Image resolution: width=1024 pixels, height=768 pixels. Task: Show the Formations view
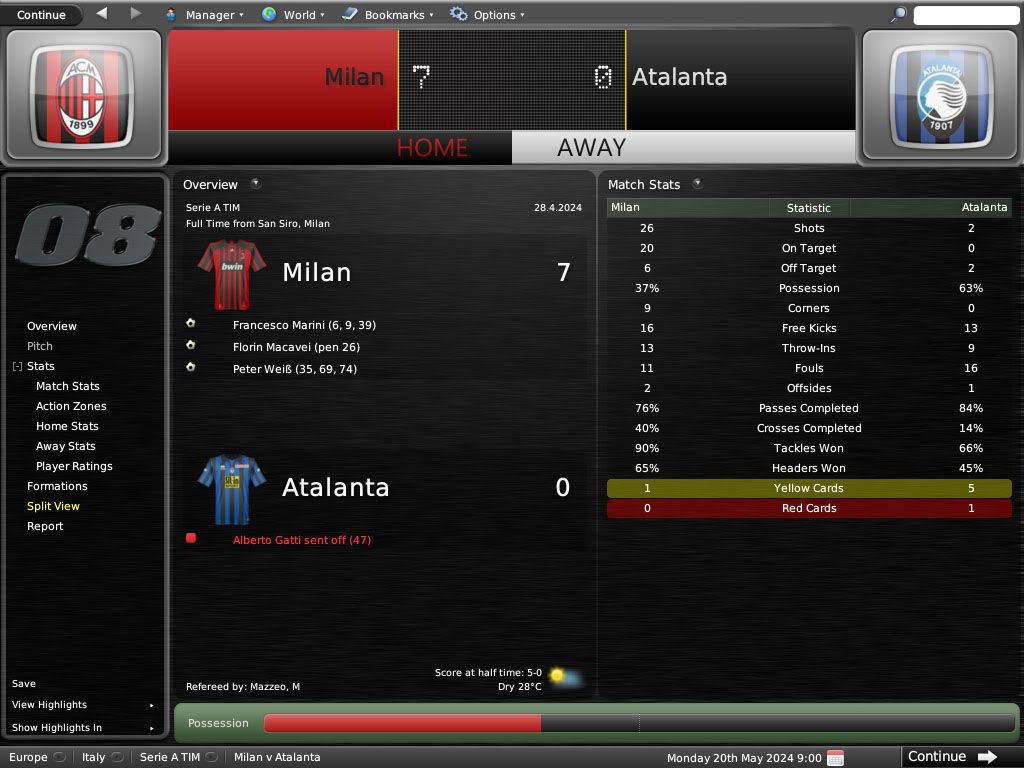tap(57, 486)
